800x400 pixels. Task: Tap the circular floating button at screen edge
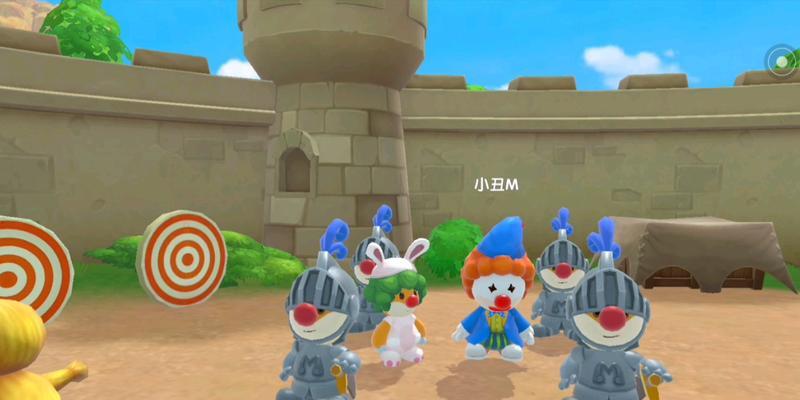coord(781,62)
